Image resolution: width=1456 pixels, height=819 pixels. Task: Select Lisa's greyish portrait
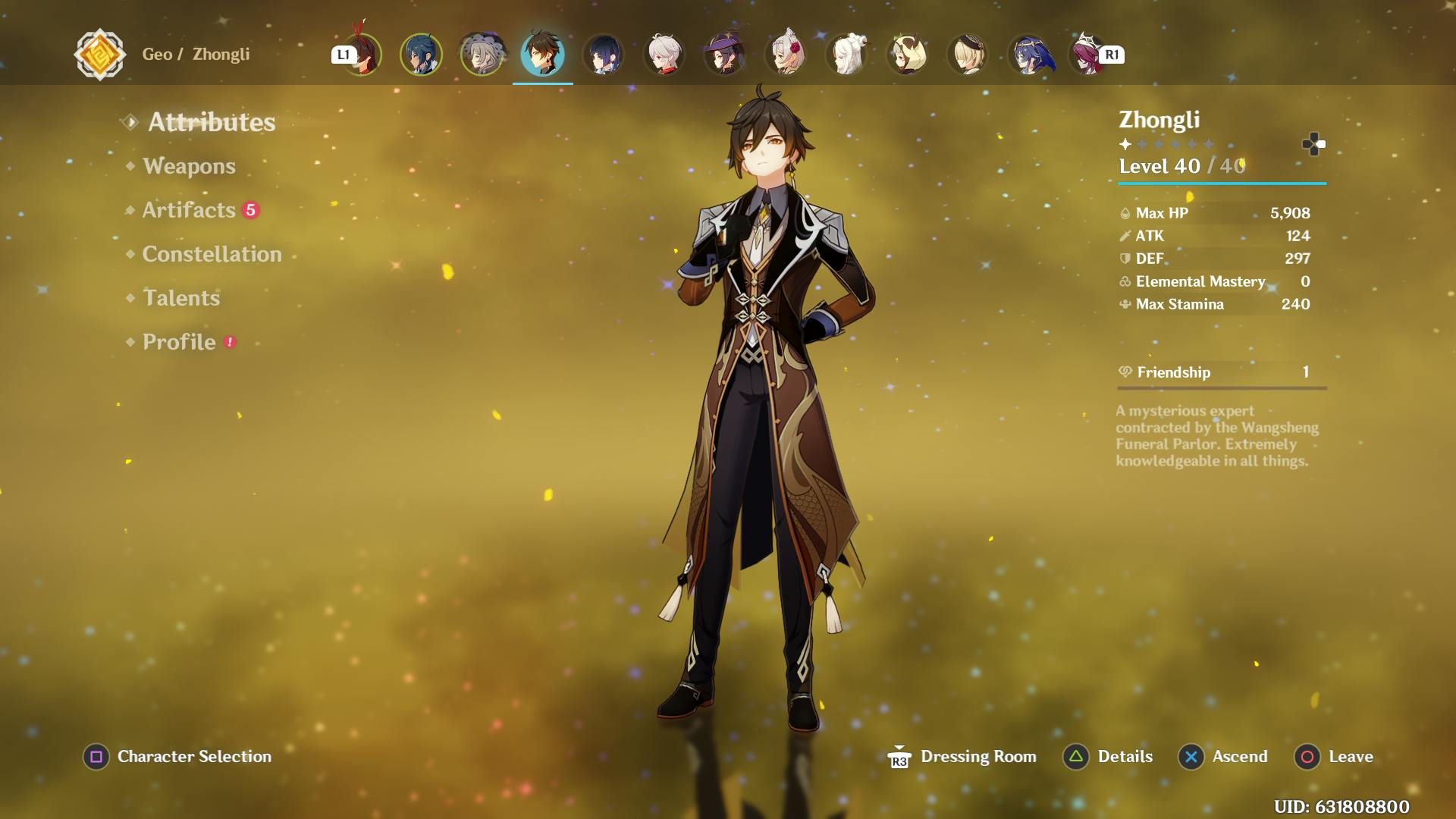pyautogui.click(x=482, y=55)
